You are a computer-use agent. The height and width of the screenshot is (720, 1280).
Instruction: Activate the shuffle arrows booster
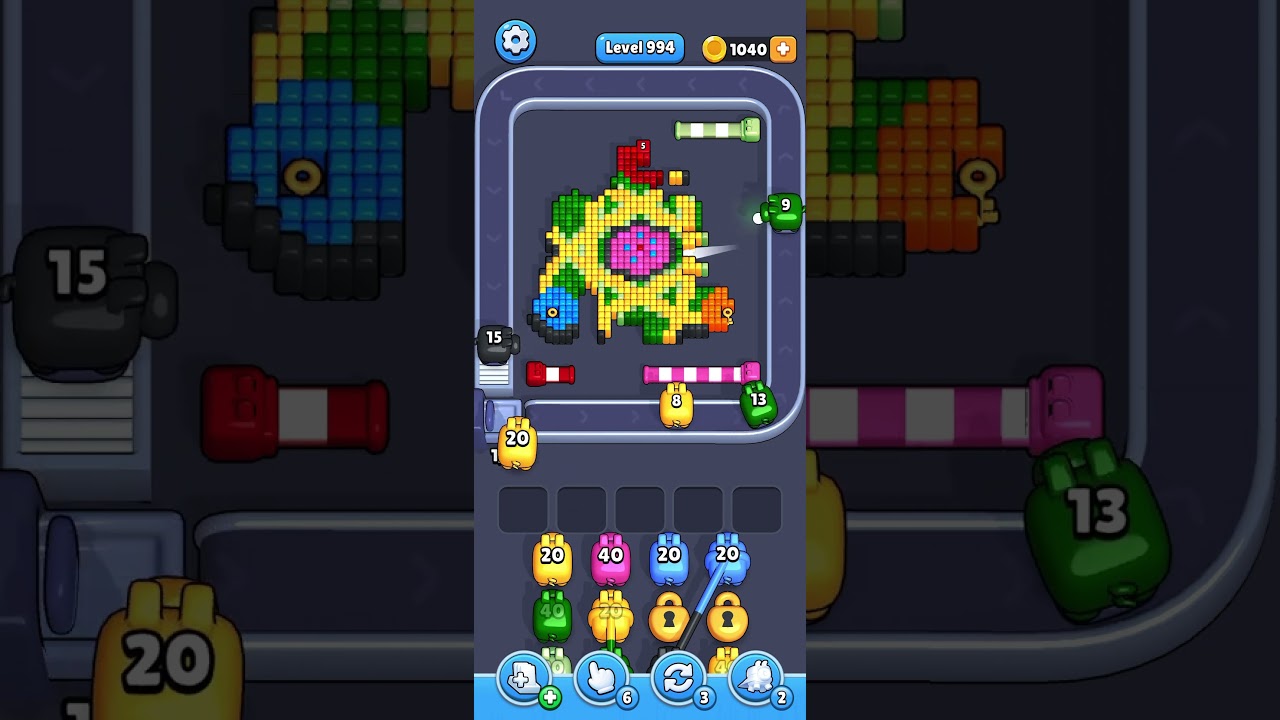tap(678, 680)
